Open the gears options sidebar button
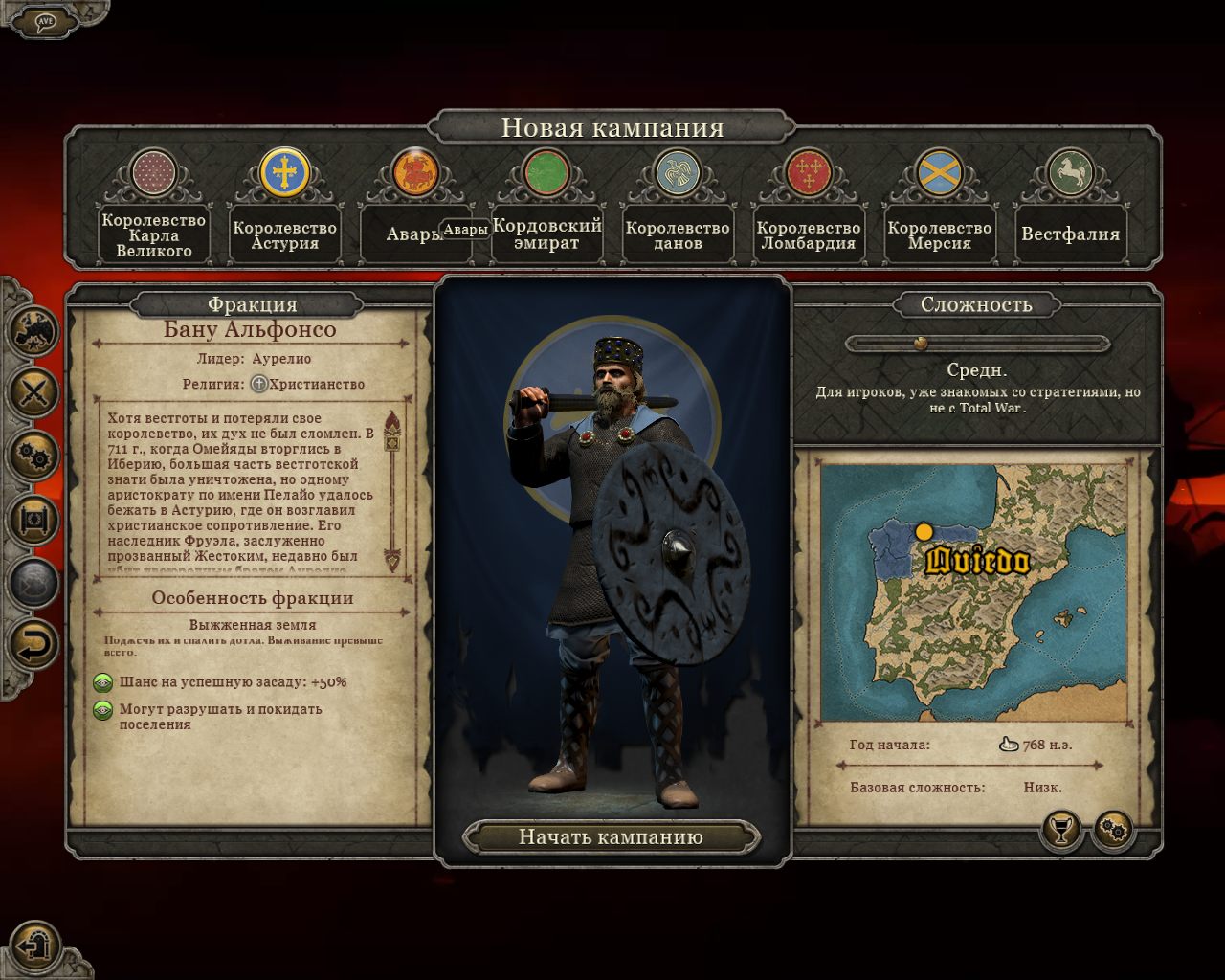1225x980 pixels. click(33, 456)
